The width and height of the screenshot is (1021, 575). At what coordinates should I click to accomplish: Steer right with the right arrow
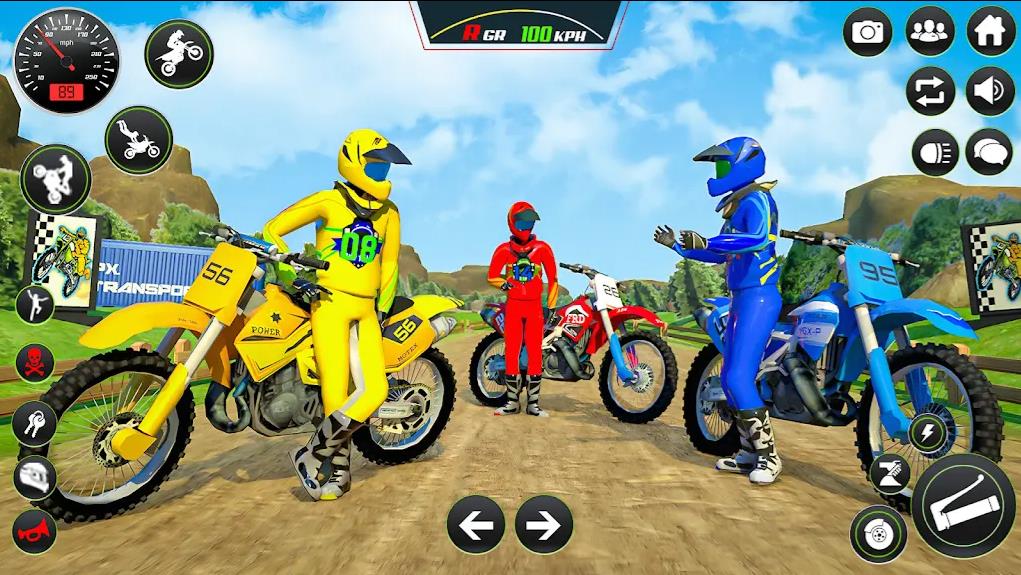pyautogui.click(x=544, y=524)
